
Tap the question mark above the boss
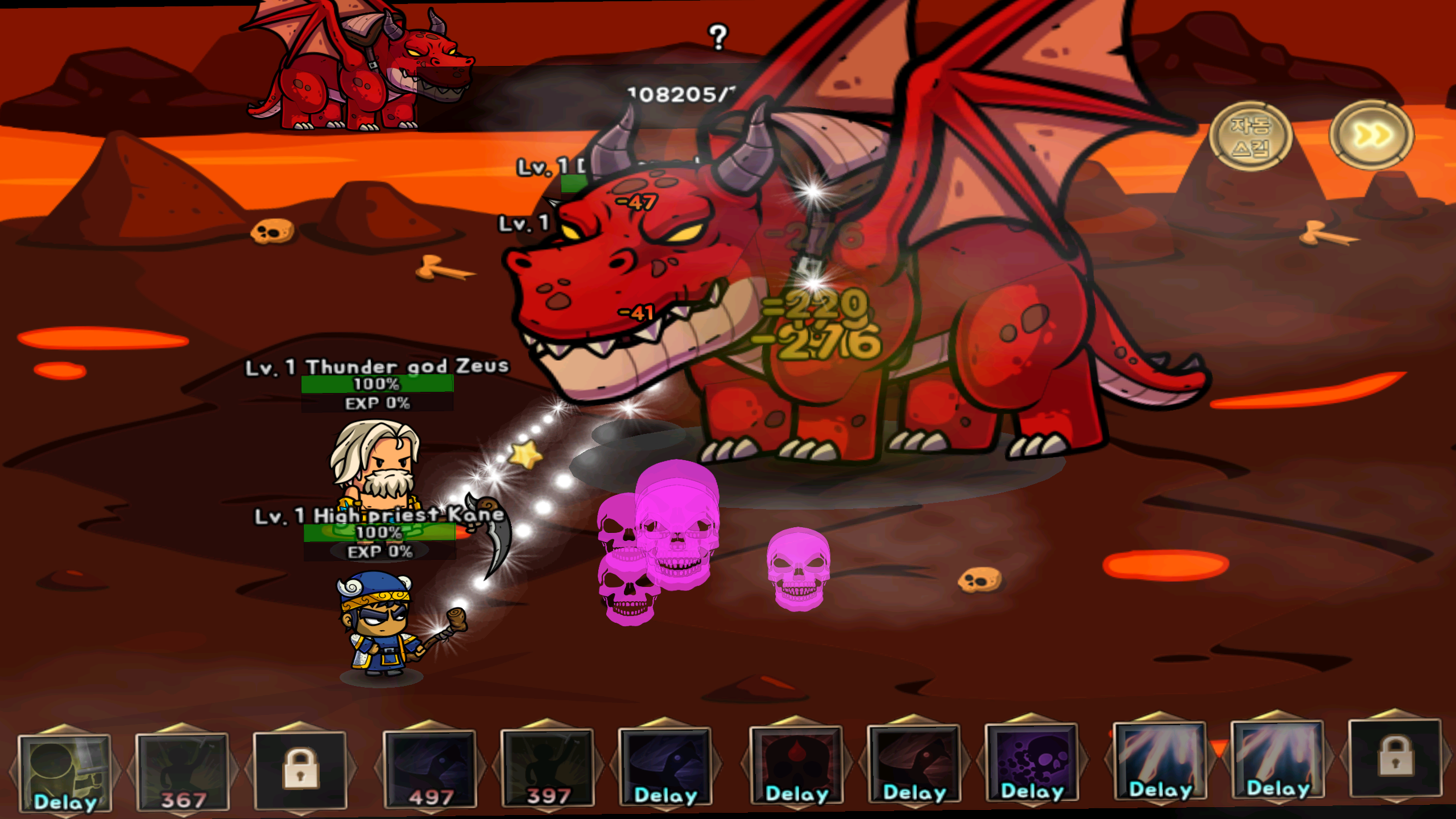click(x=718, y=37)
